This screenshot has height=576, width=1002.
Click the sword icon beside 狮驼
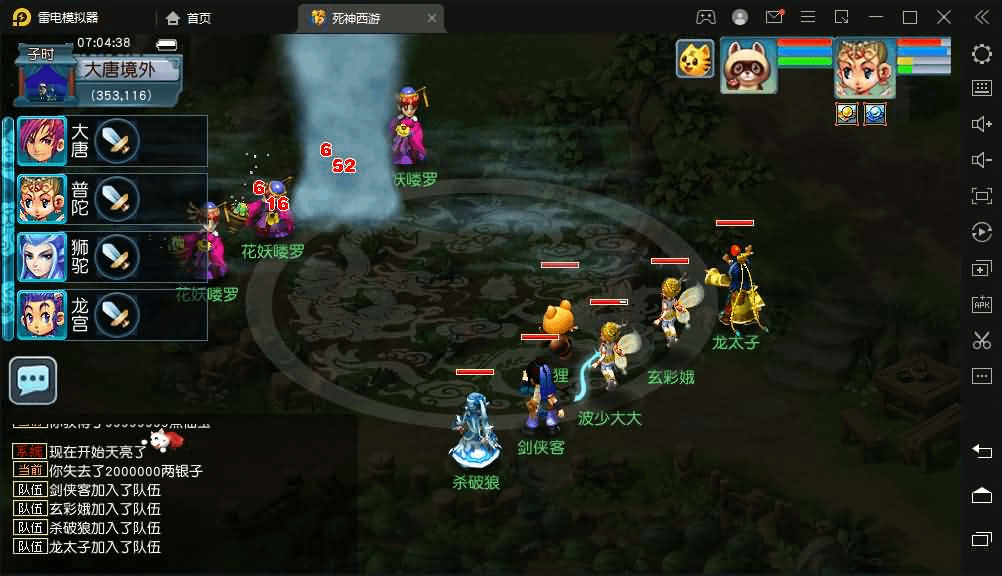coord(118,257)
